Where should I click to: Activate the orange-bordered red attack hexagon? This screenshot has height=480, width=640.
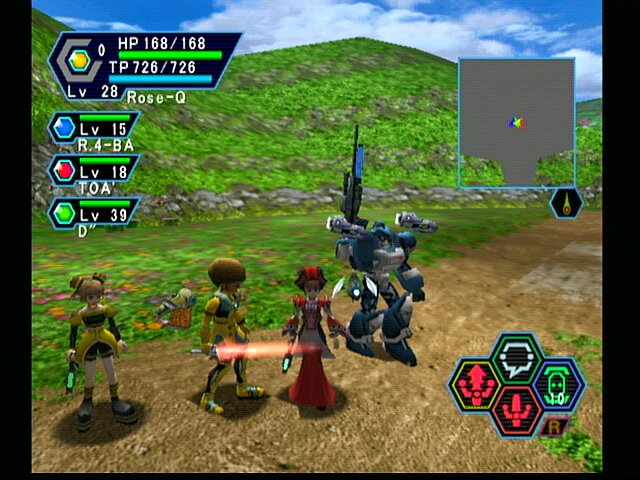click(517, 409)
